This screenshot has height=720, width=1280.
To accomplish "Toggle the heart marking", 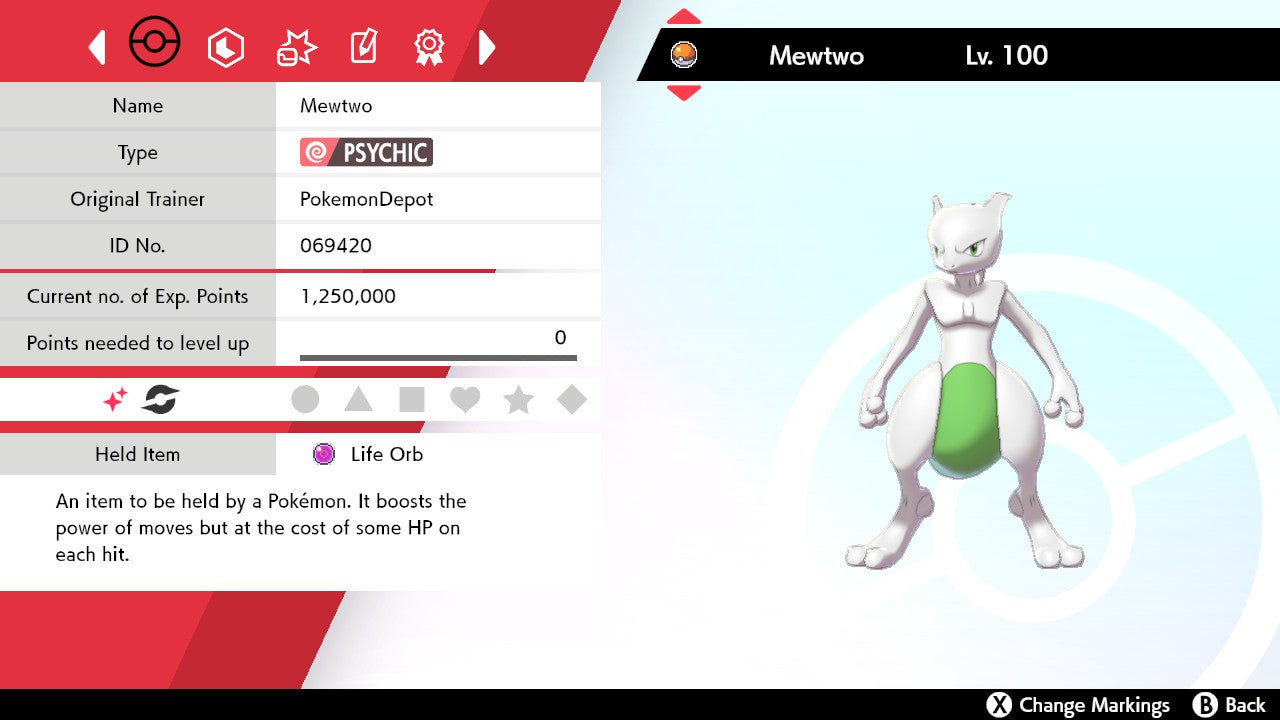I will 465,400.
